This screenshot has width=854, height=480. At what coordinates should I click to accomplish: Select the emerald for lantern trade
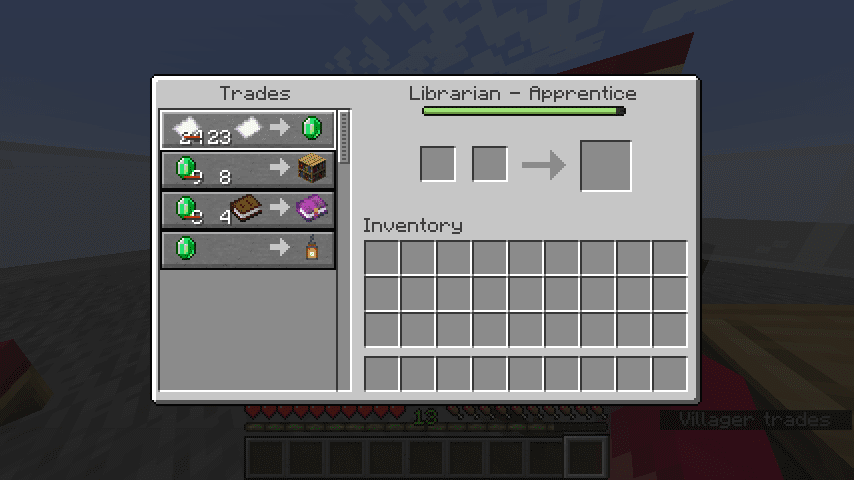pos(248,249)
